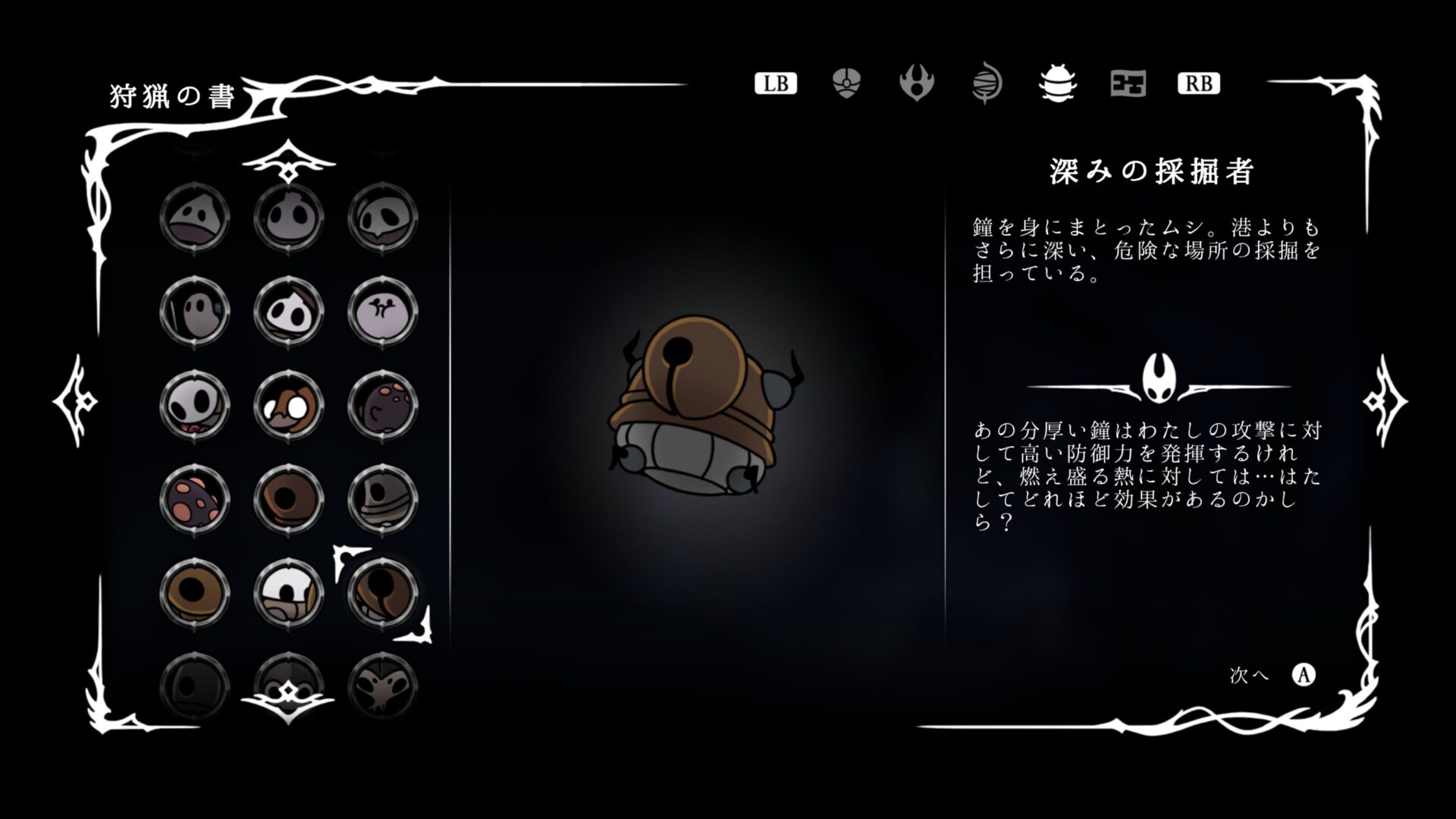Open the flaming crest icon in top bar
The image size is (1456, 819).
pyautogui.click(x=916, y=84)
